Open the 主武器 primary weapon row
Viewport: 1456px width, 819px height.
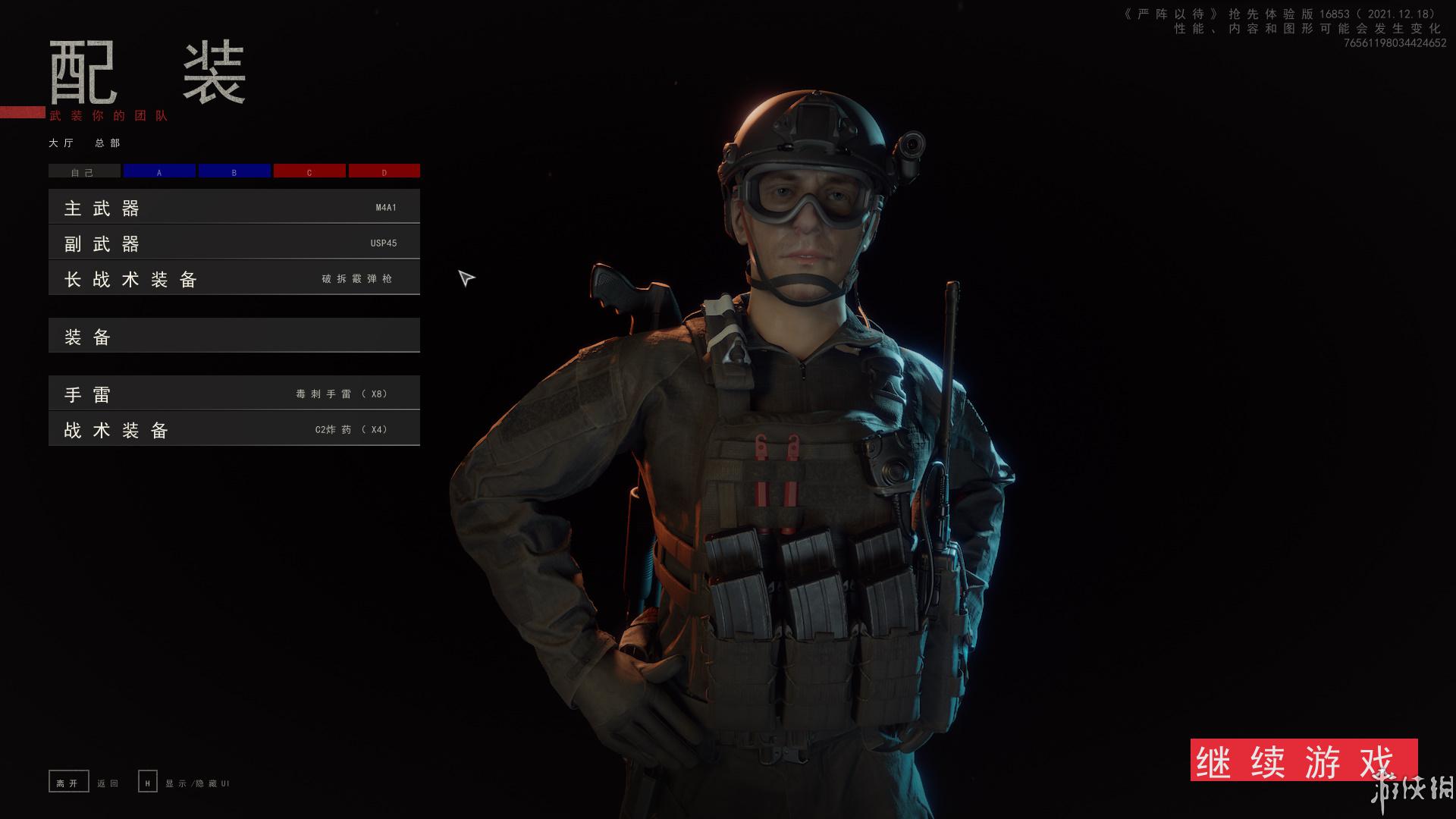[234, 207]
